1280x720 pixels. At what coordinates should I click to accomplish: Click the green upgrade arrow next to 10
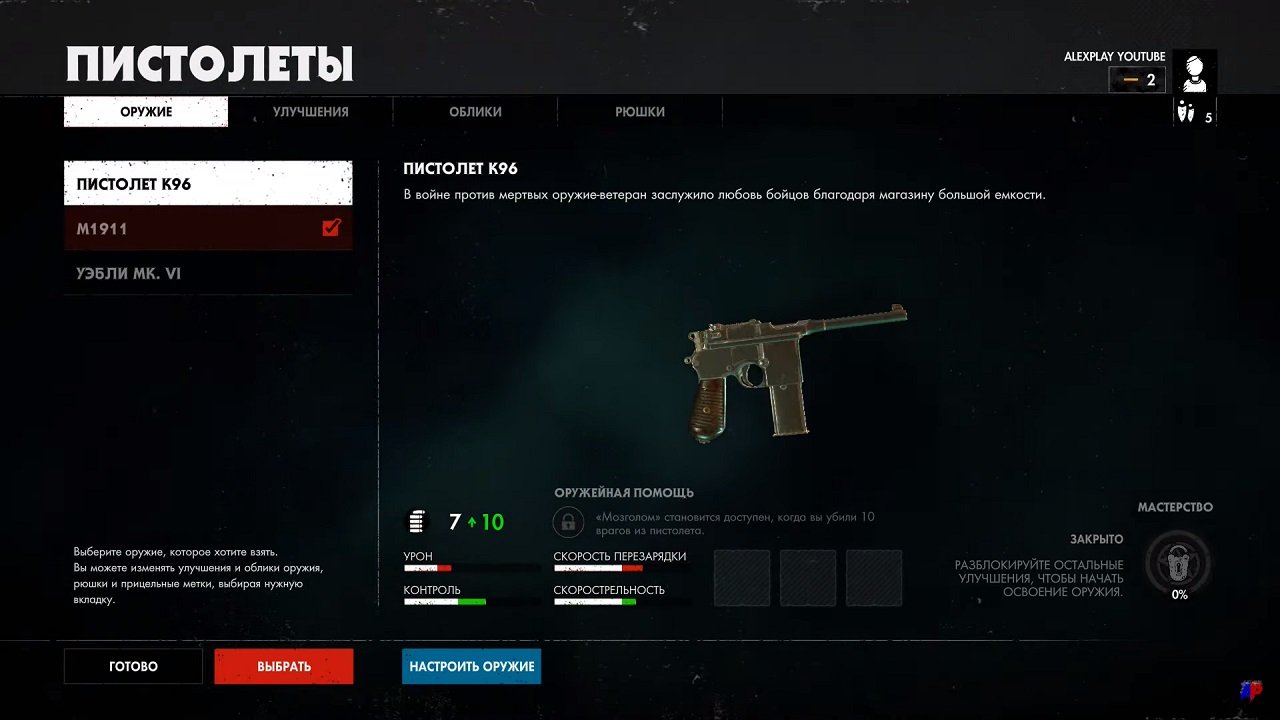(x=470, y=521)
